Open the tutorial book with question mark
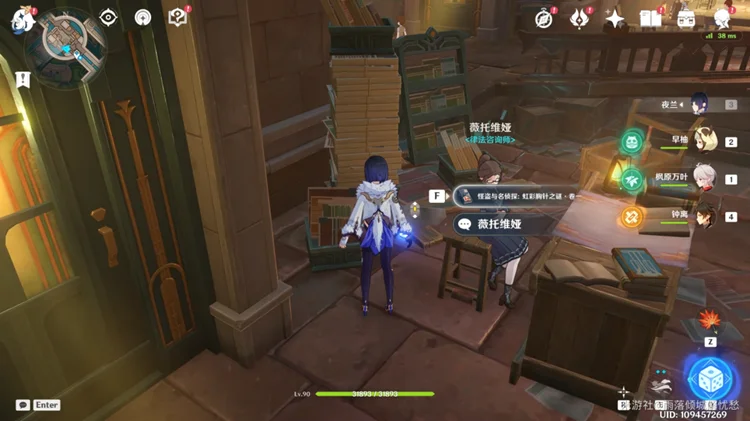Viewport: 750px width, 421px height. (x=178, y=17)
